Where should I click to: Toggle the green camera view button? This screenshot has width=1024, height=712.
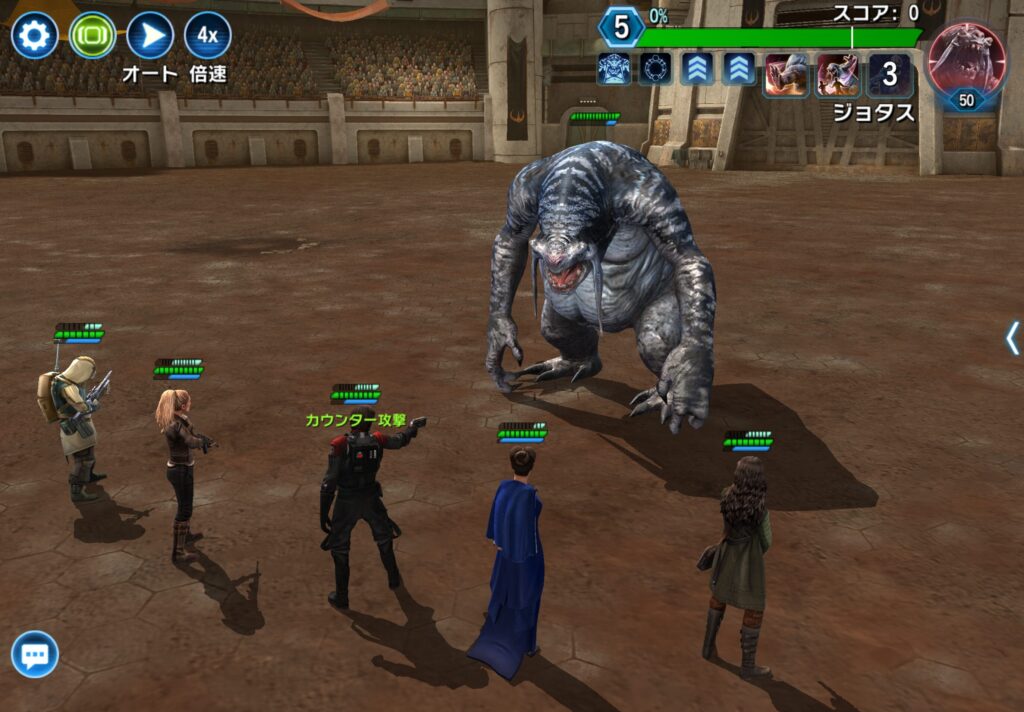click(93, 36)
